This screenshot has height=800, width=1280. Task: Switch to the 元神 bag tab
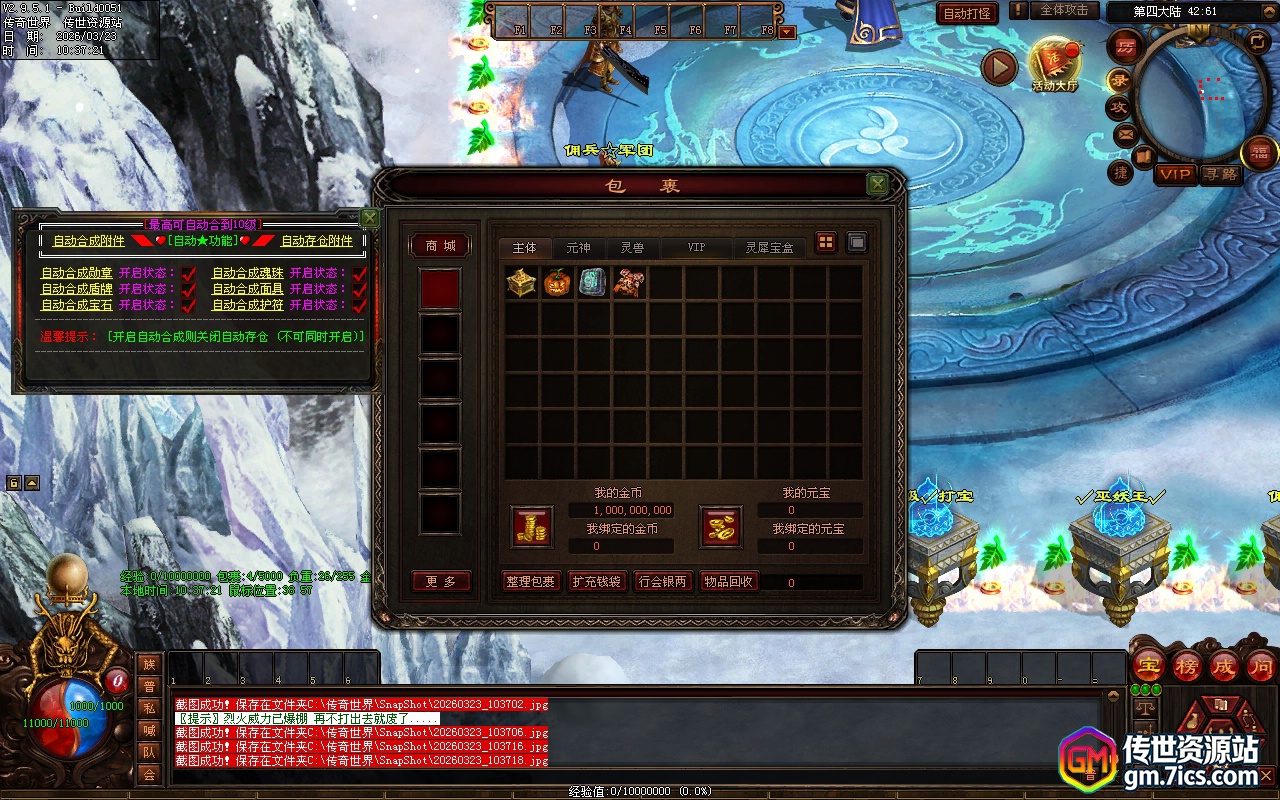coord(578,247)
